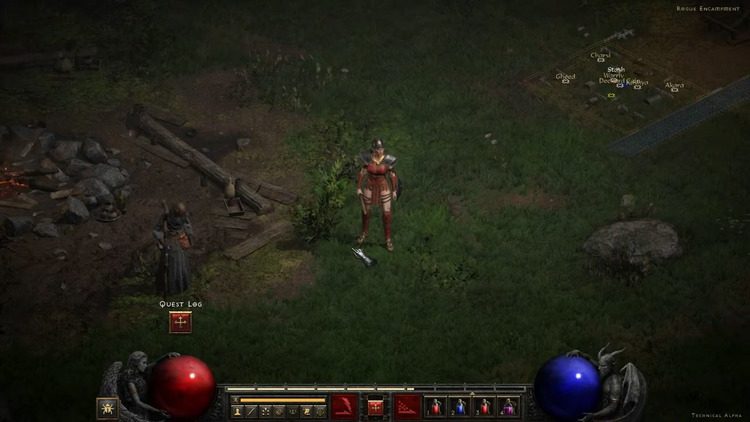Select the left attack skill icon

344,406
